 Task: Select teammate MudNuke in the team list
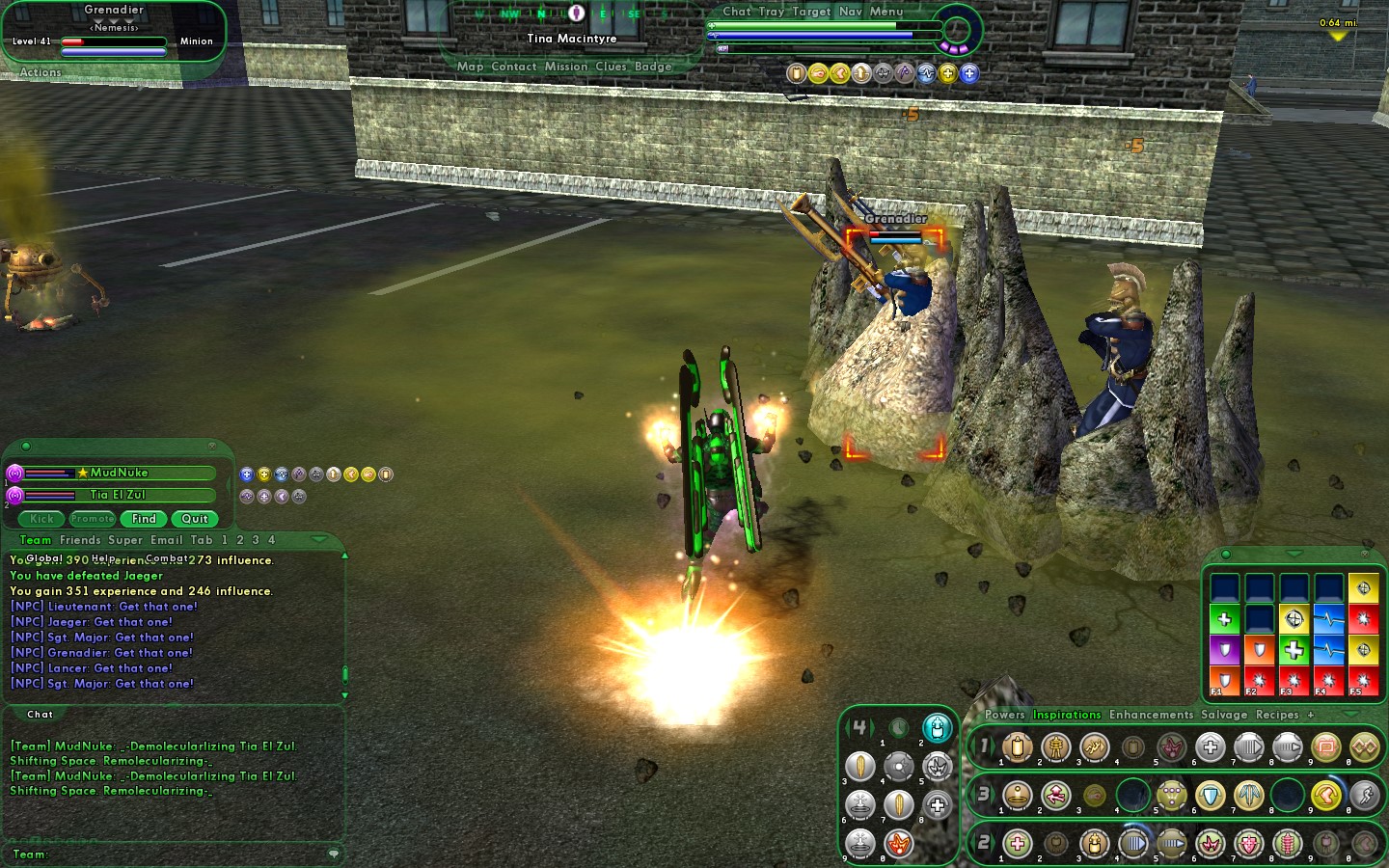(119, 473)
